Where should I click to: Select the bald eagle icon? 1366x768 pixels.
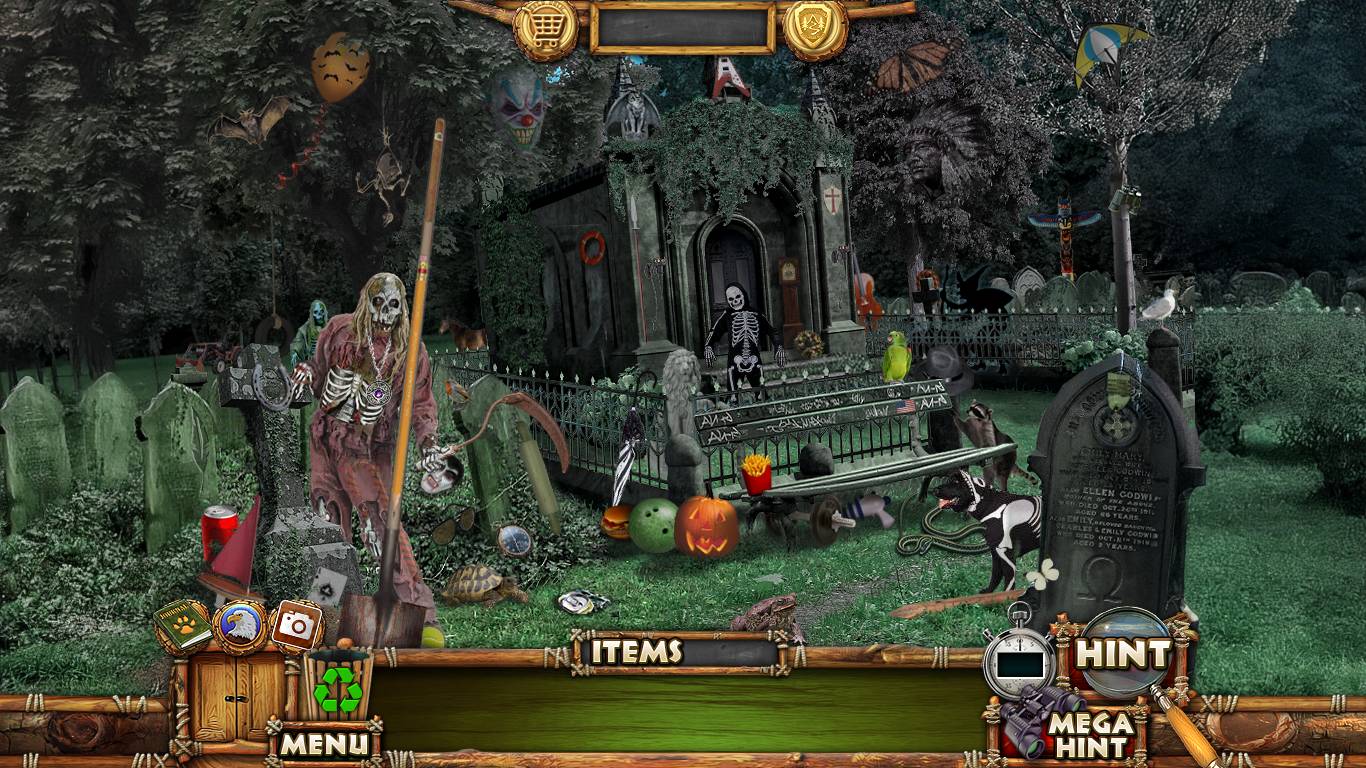(240, 626)
